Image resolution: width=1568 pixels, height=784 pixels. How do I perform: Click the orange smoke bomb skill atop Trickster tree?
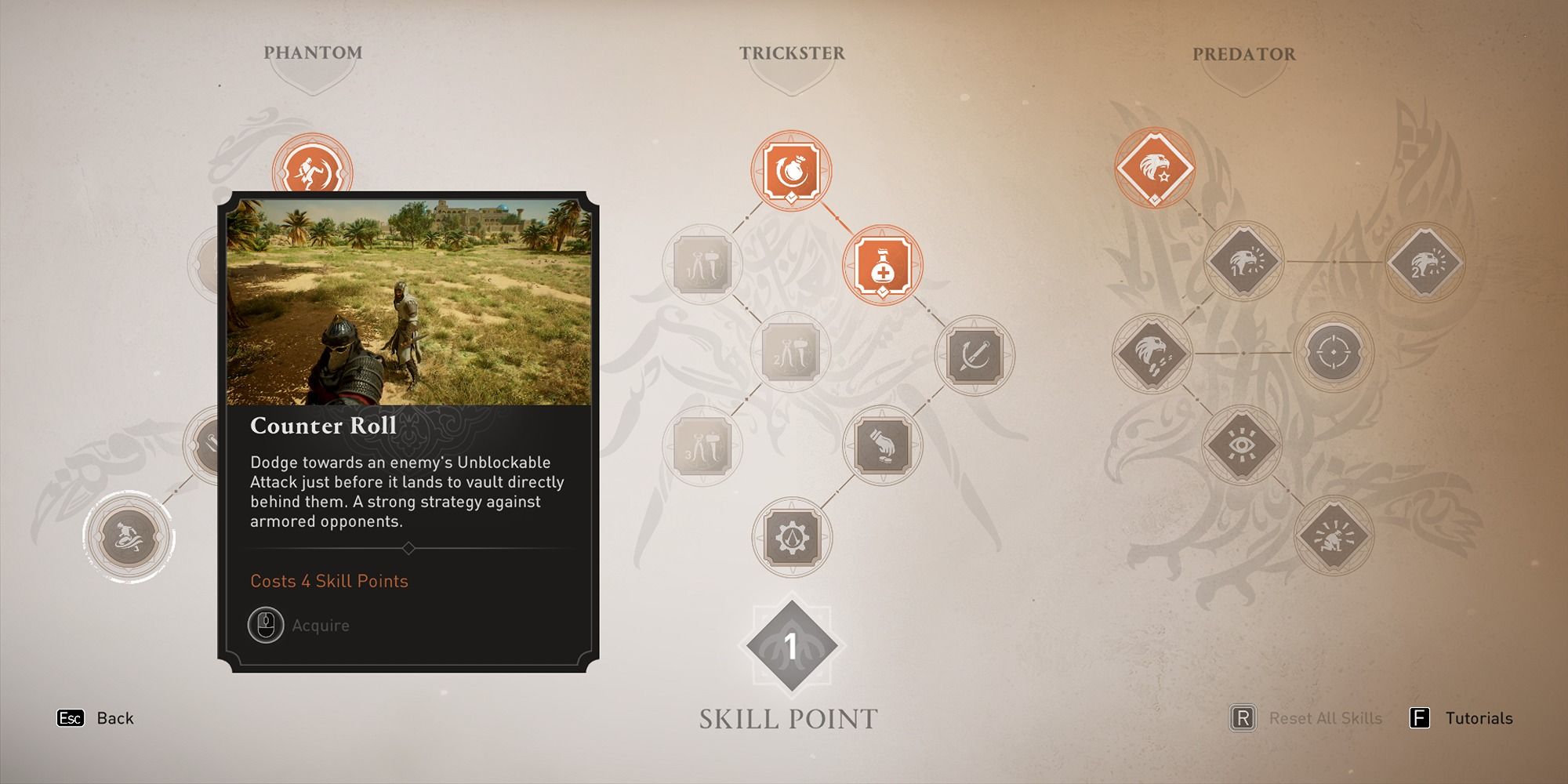tap(792, 170)
